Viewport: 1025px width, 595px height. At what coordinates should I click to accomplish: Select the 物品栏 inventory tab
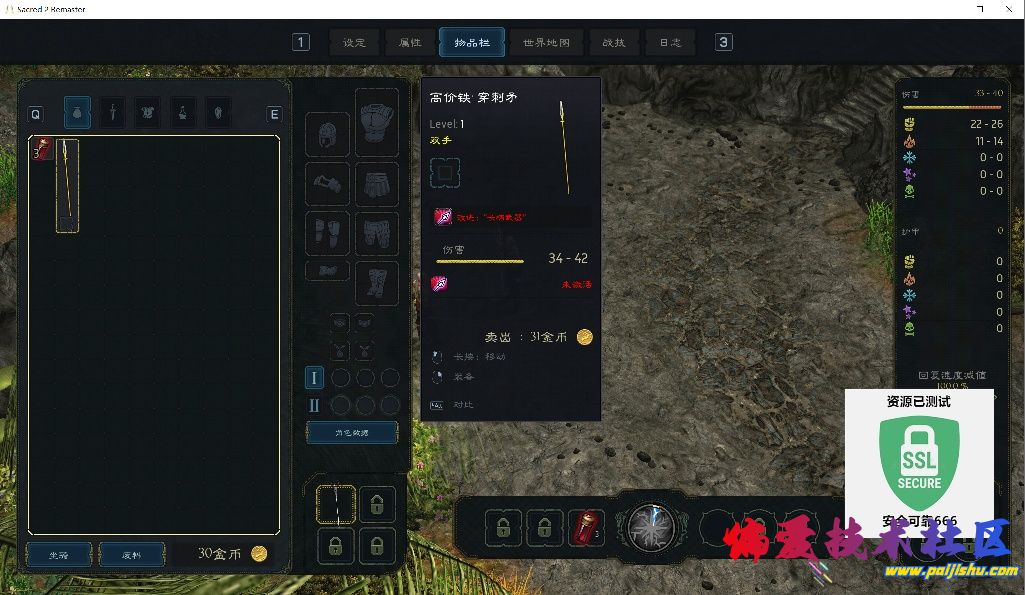pyautogui.click(x=472, y=43)
